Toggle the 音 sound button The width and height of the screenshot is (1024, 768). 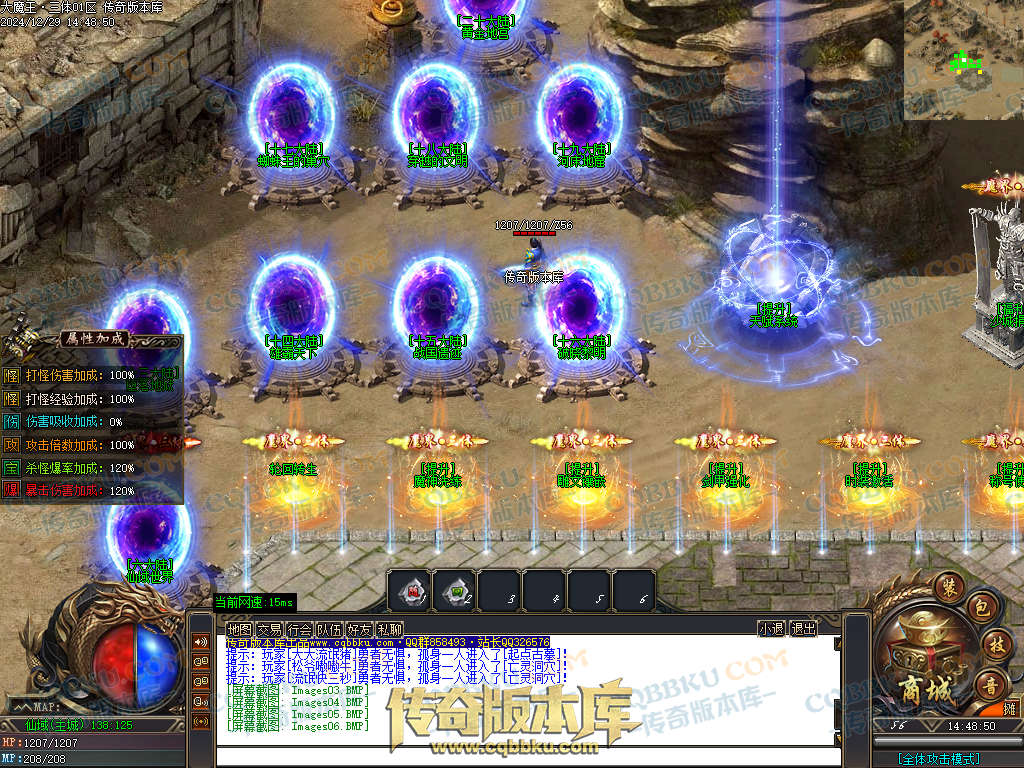click(991, 685)
